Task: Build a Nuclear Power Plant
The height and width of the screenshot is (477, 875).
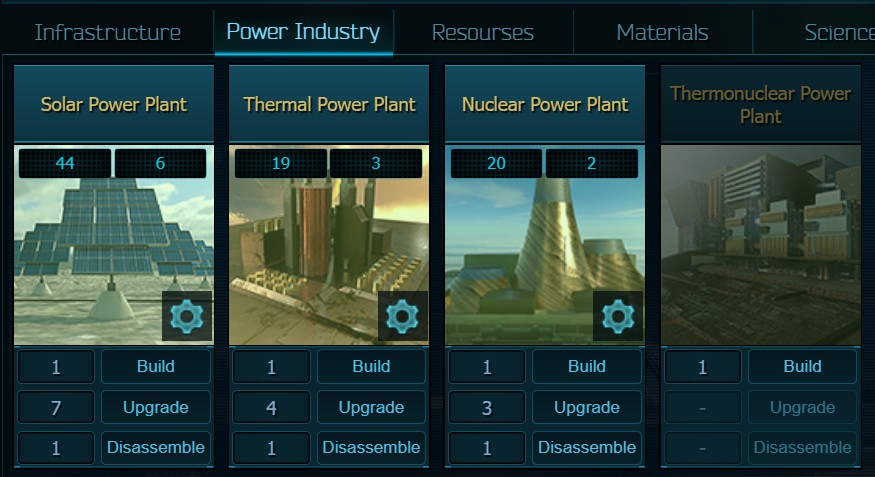Action: (x=586, y=367)
